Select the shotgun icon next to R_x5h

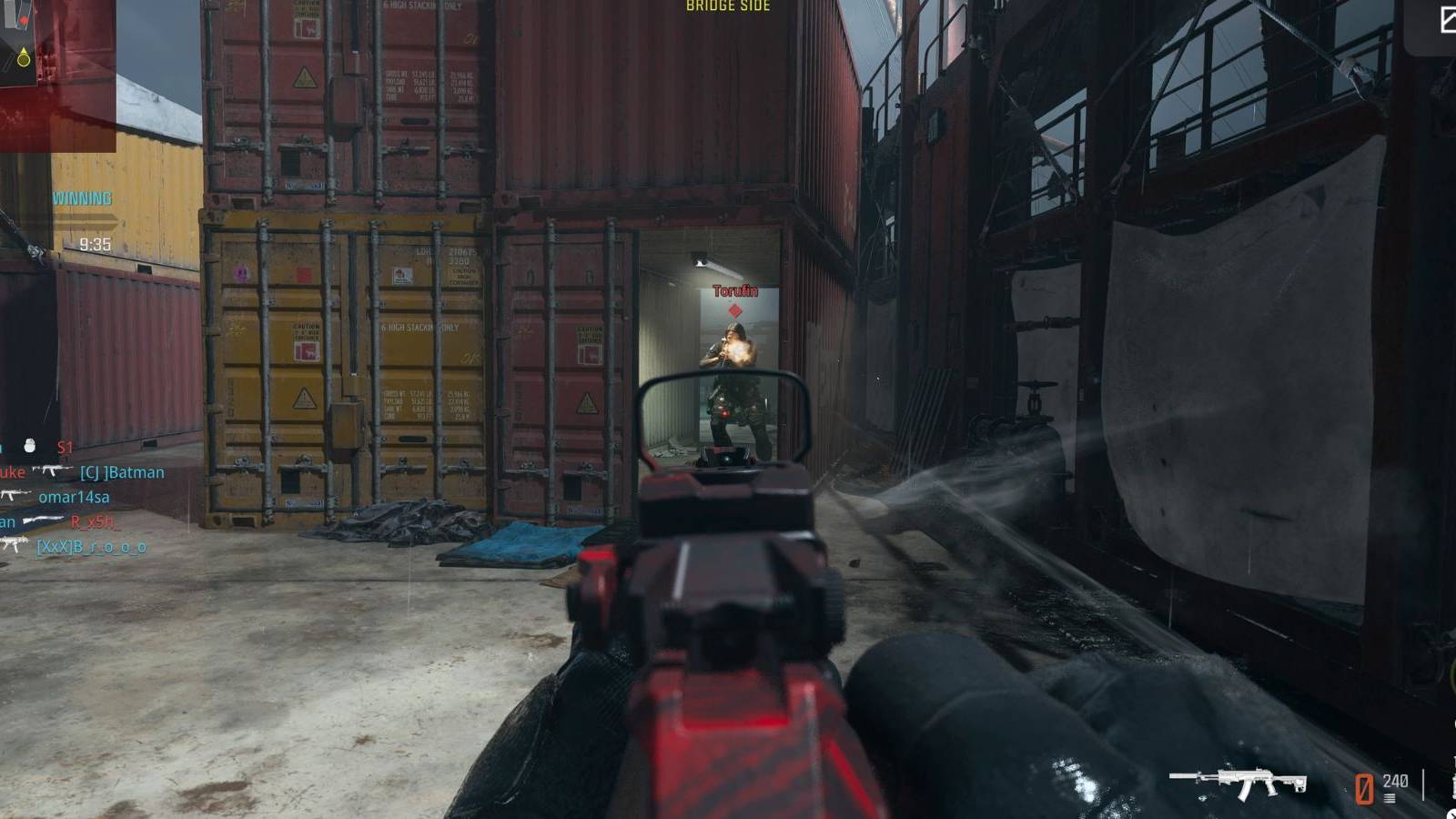tap(44, 521)
